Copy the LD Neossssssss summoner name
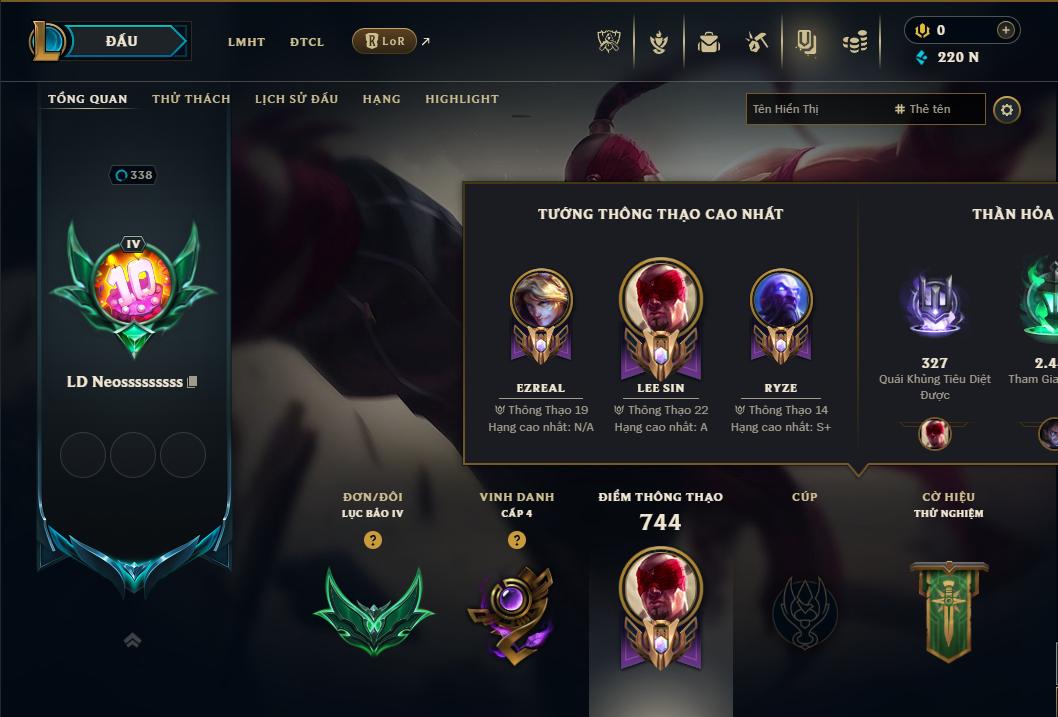 tap(193, 382)
